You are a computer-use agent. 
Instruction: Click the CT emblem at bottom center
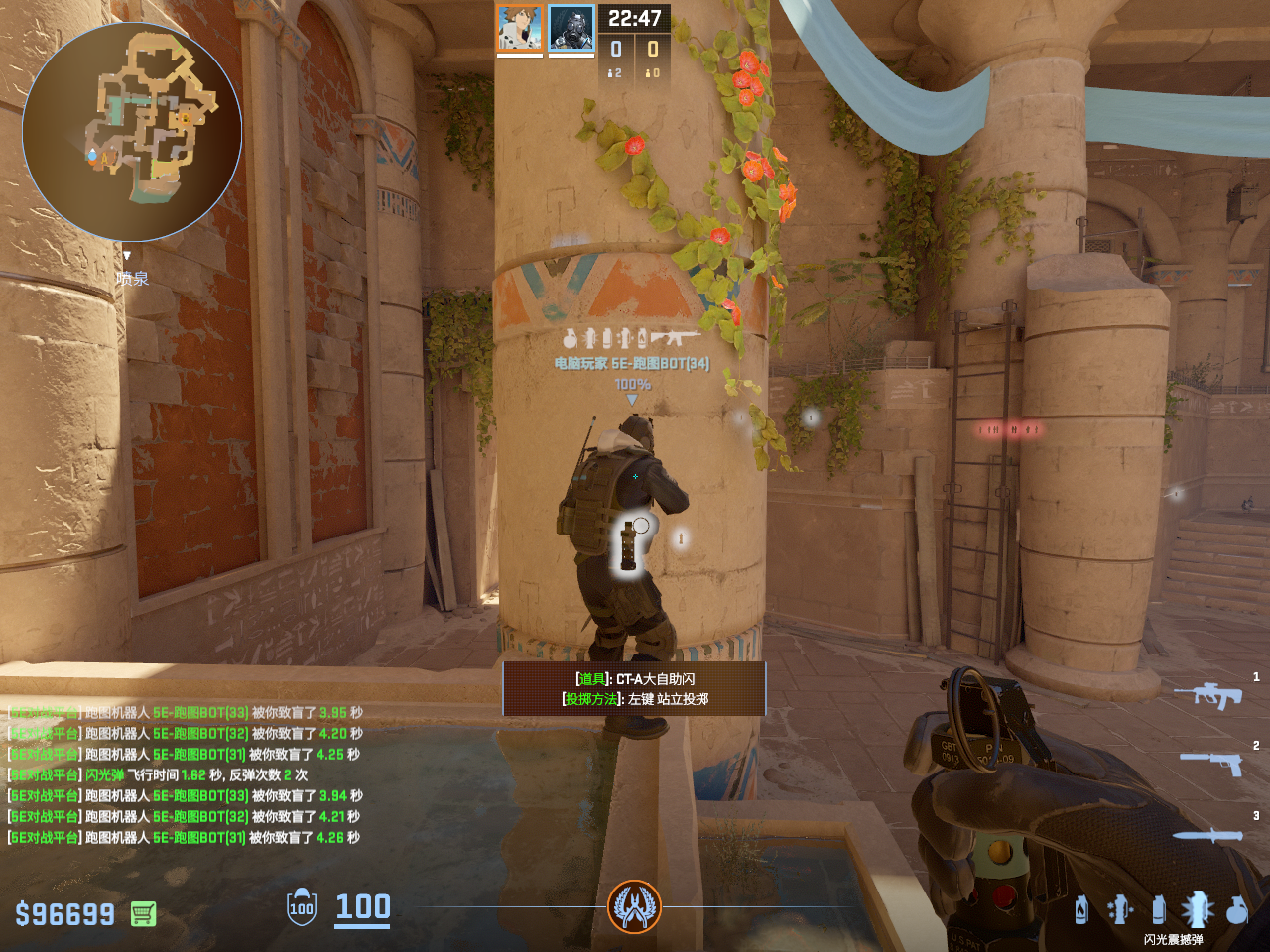pos(634,906)
